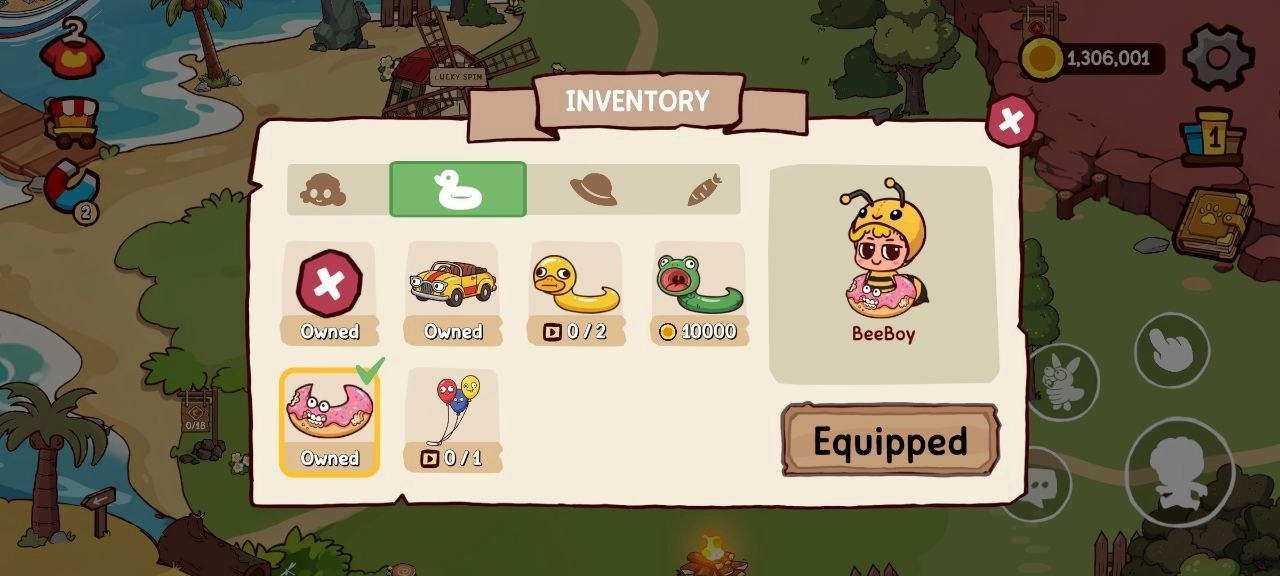Select the balloons item
The width and height of the screenshot is (1280, 576).
click(452, 420)
